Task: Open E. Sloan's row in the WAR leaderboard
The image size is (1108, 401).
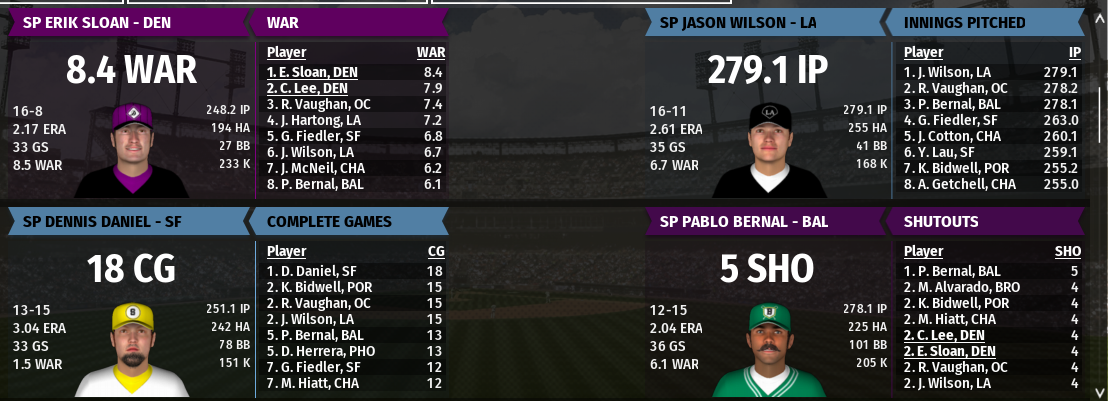Action: [x=312, y=72]
